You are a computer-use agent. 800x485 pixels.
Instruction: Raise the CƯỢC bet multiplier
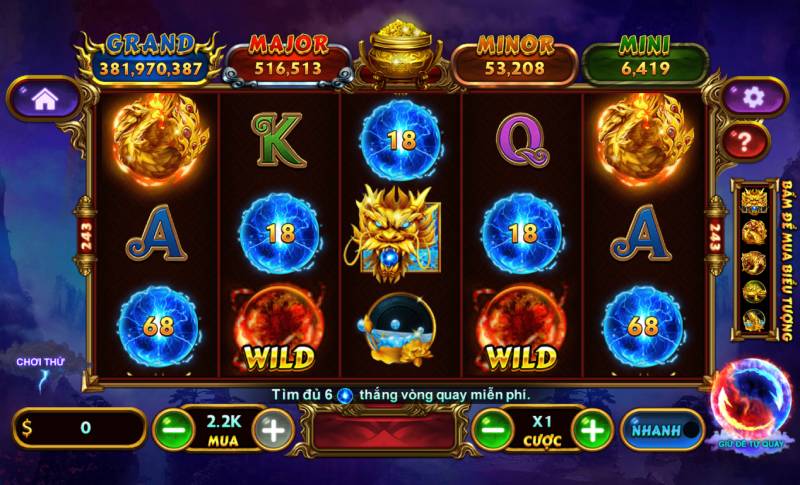(x=592, y=429)
